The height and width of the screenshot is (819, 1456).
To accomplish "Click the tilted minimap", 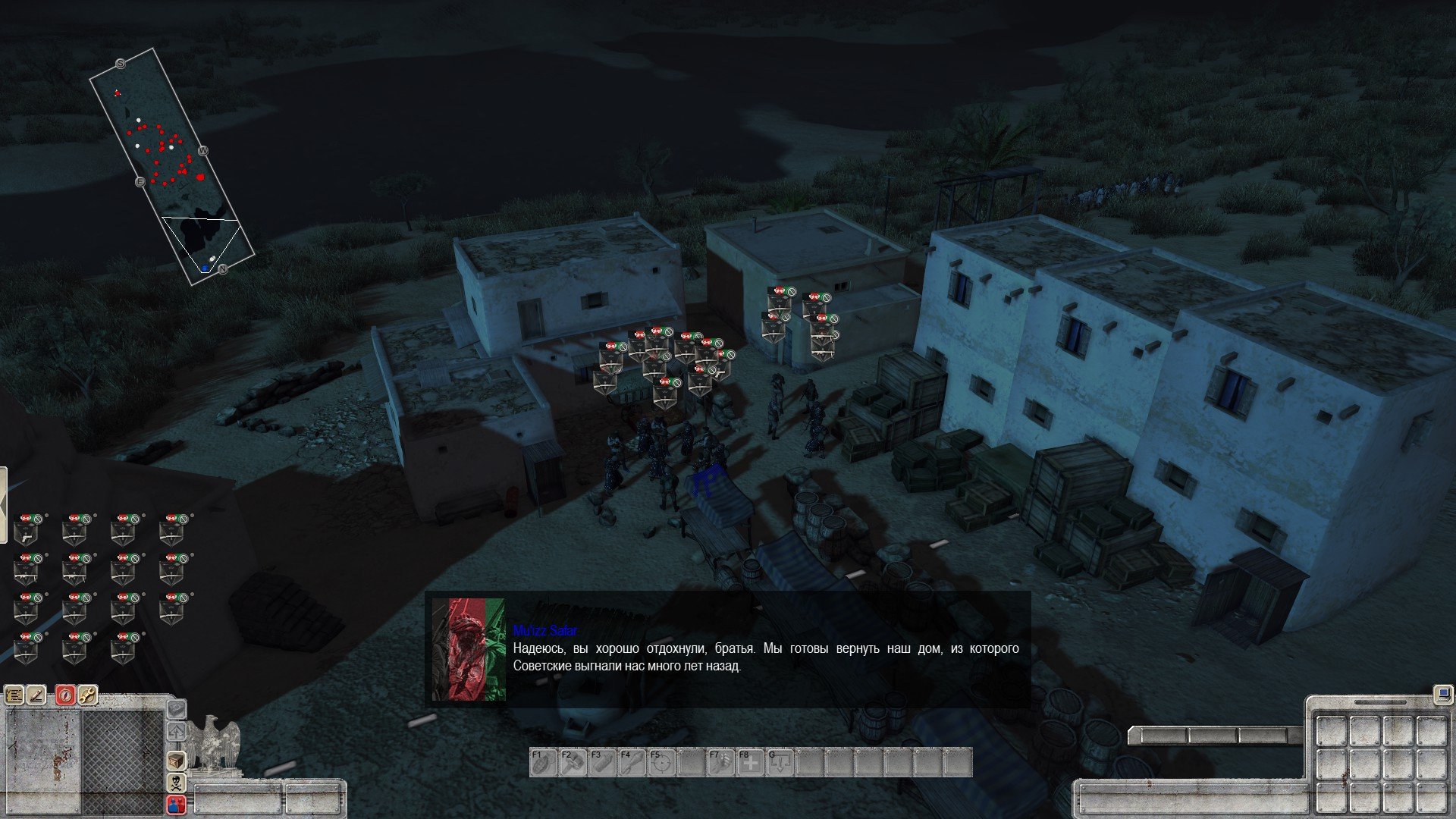I will 171,167.
